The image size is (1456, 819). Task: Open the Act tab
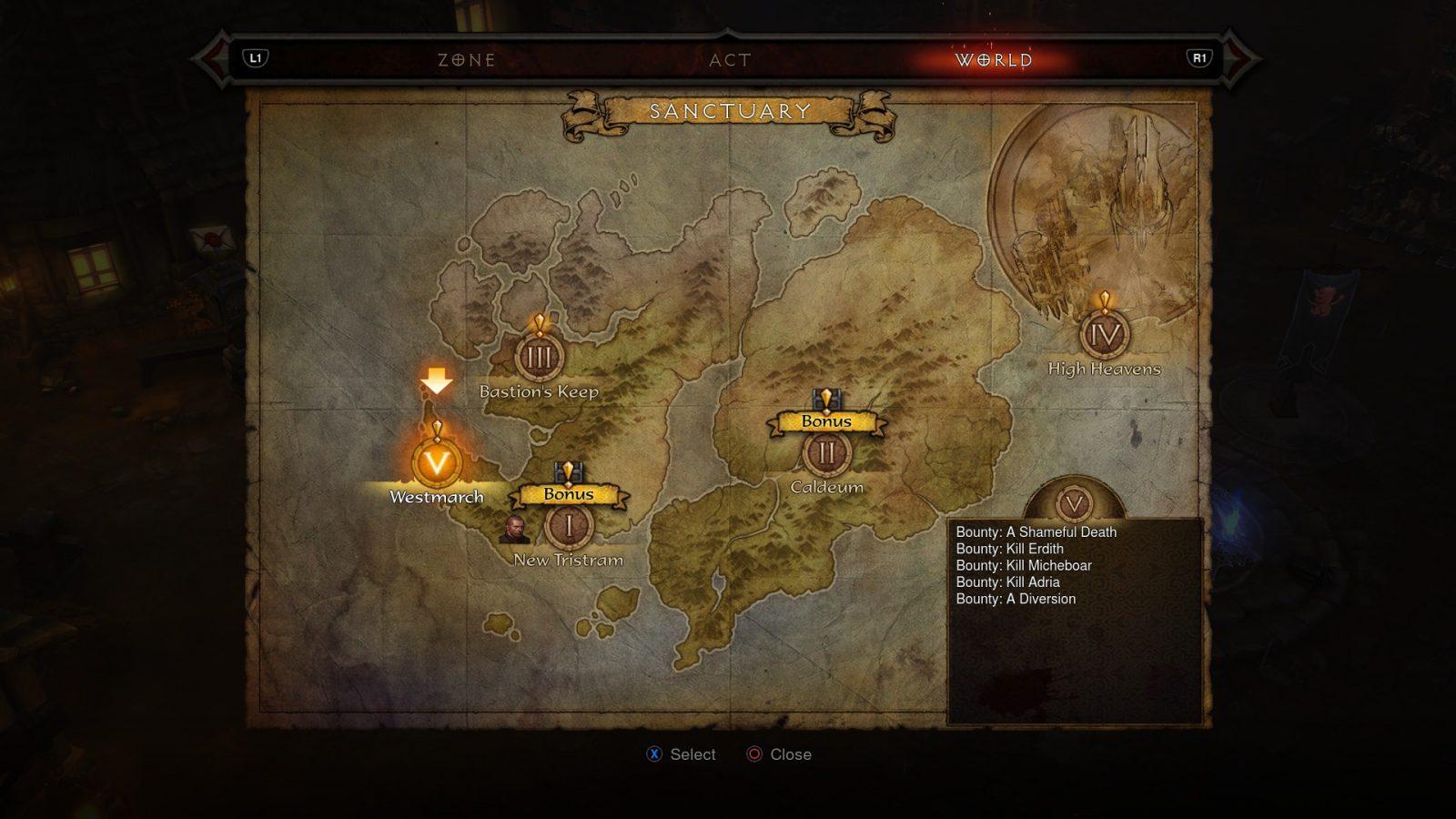click(x=730, y=60)
